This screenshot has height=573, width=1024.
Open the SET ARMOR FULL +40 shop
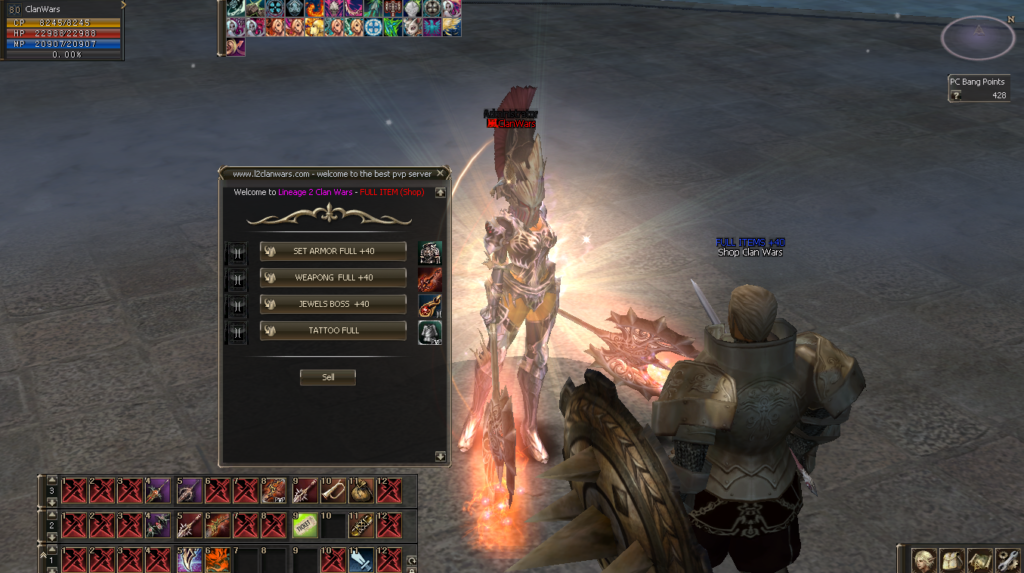(x=333, y=251)
